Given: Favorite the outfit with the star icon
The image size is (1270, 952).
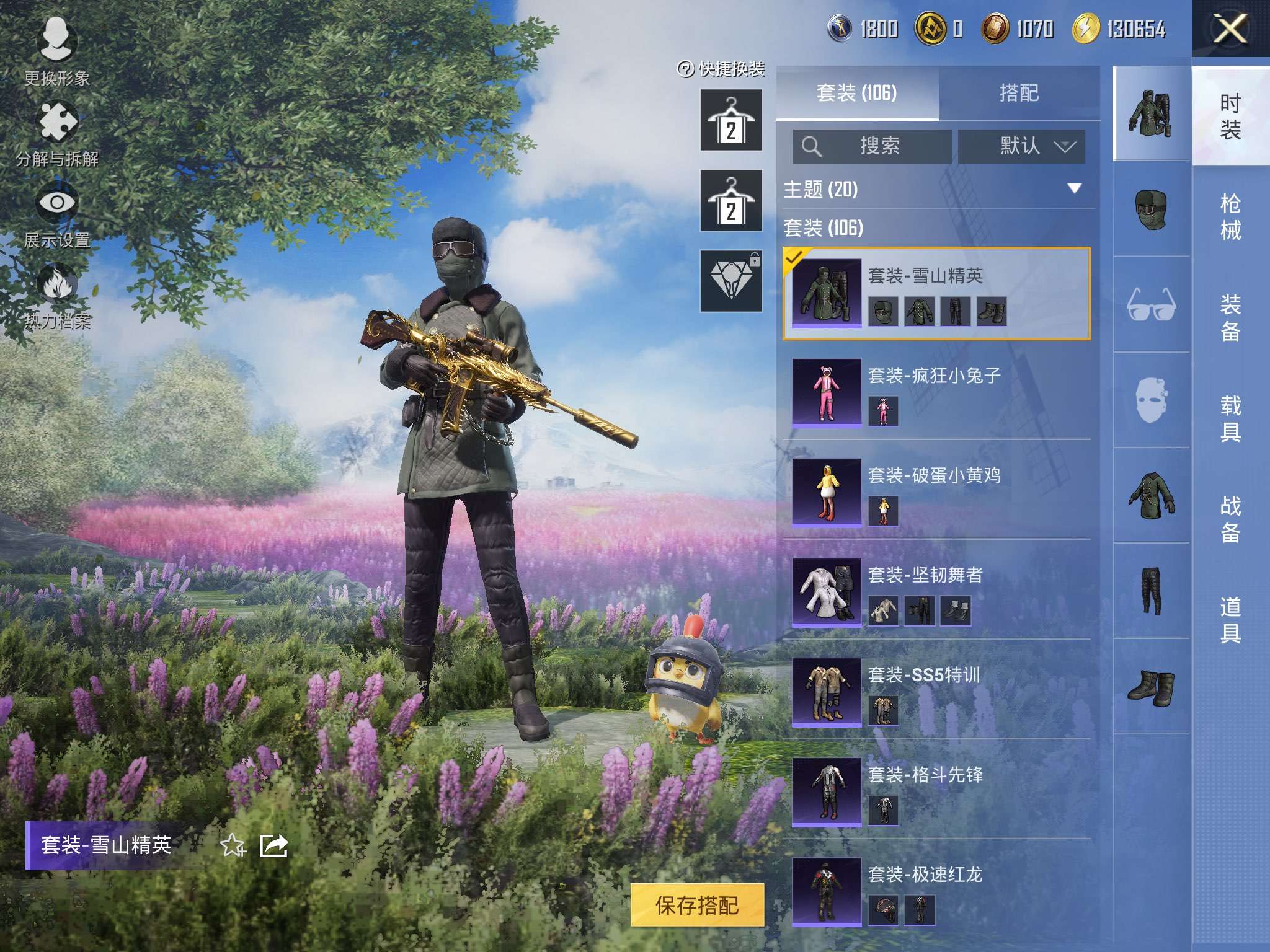Looking at the screenshot, I should pos(233,845).
